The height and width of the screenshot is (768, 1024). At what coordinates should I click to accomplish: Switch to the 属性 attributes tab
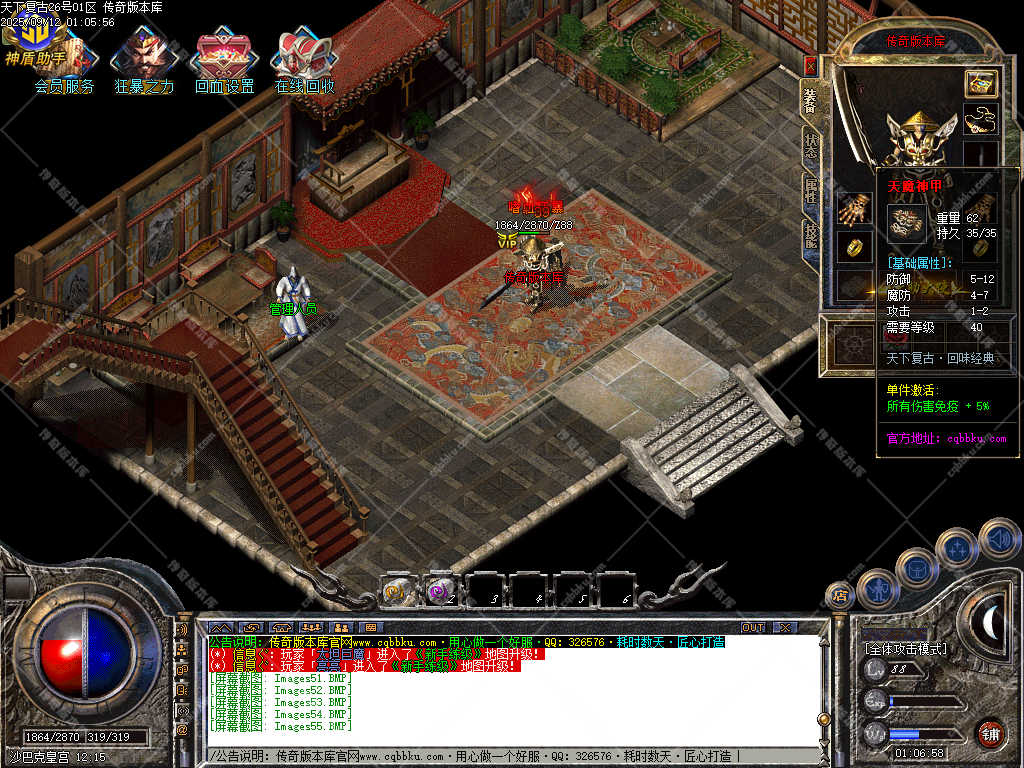coord(810,192)
